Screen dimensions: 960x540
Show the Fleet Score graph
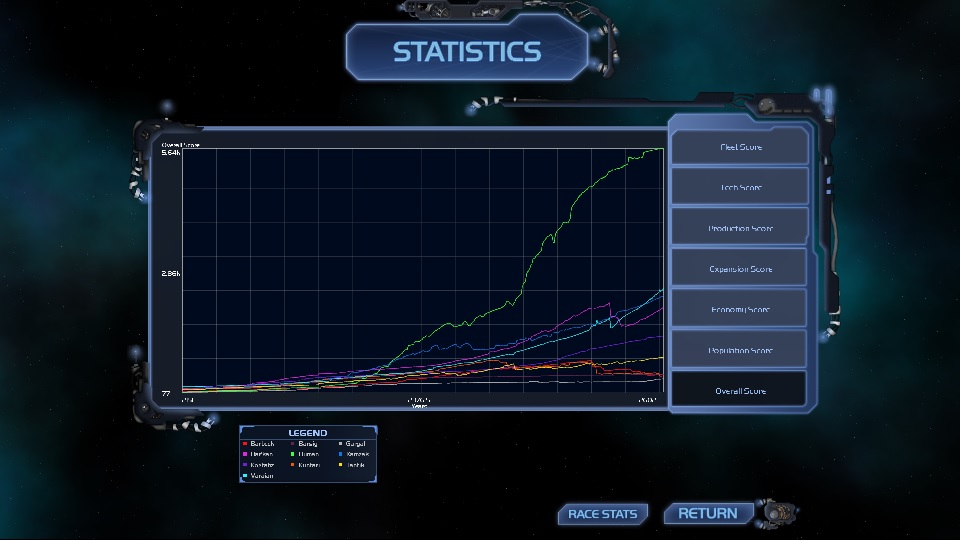739,147
